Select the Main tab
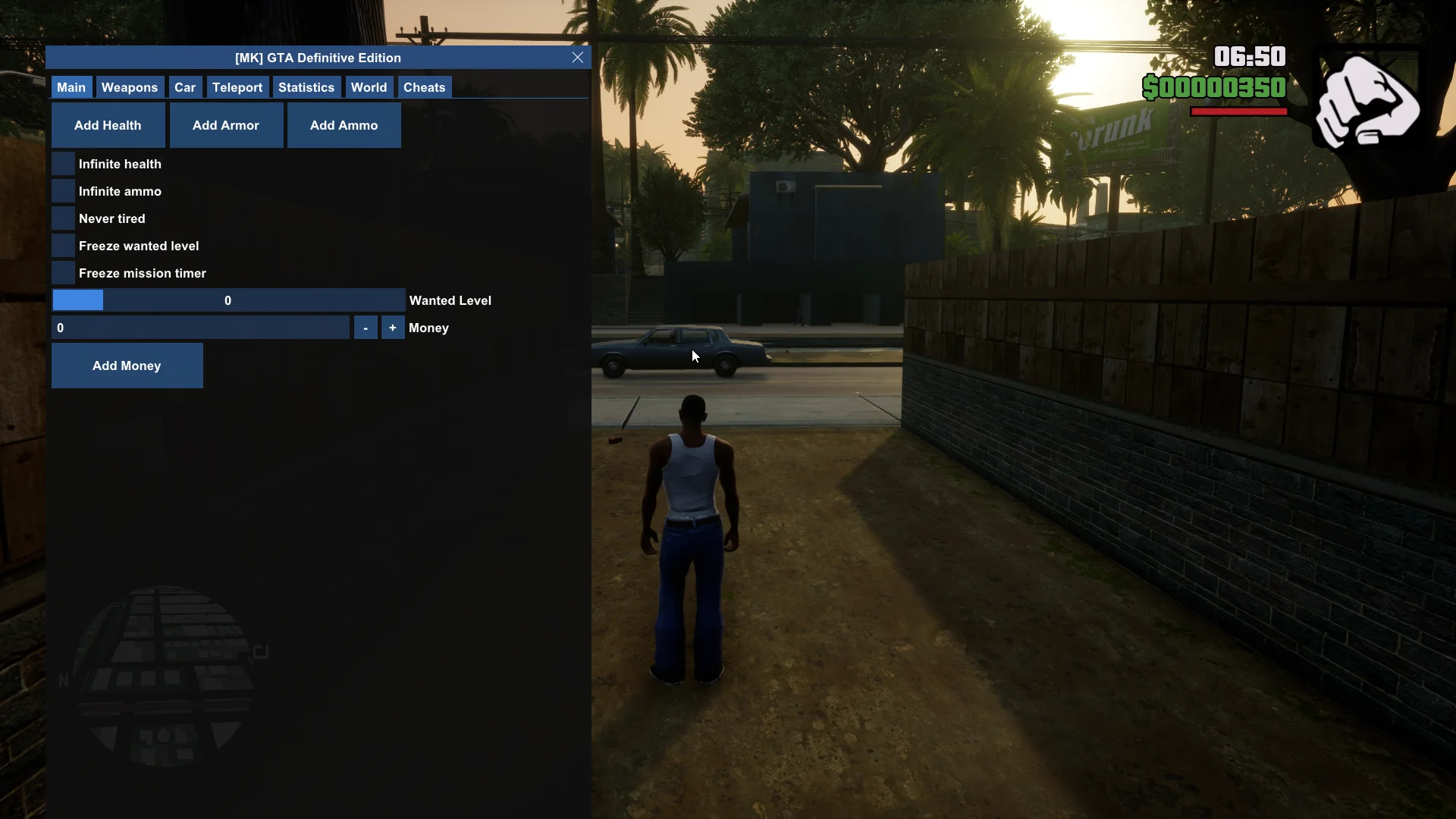The image size is (1456, 819). 71,87
